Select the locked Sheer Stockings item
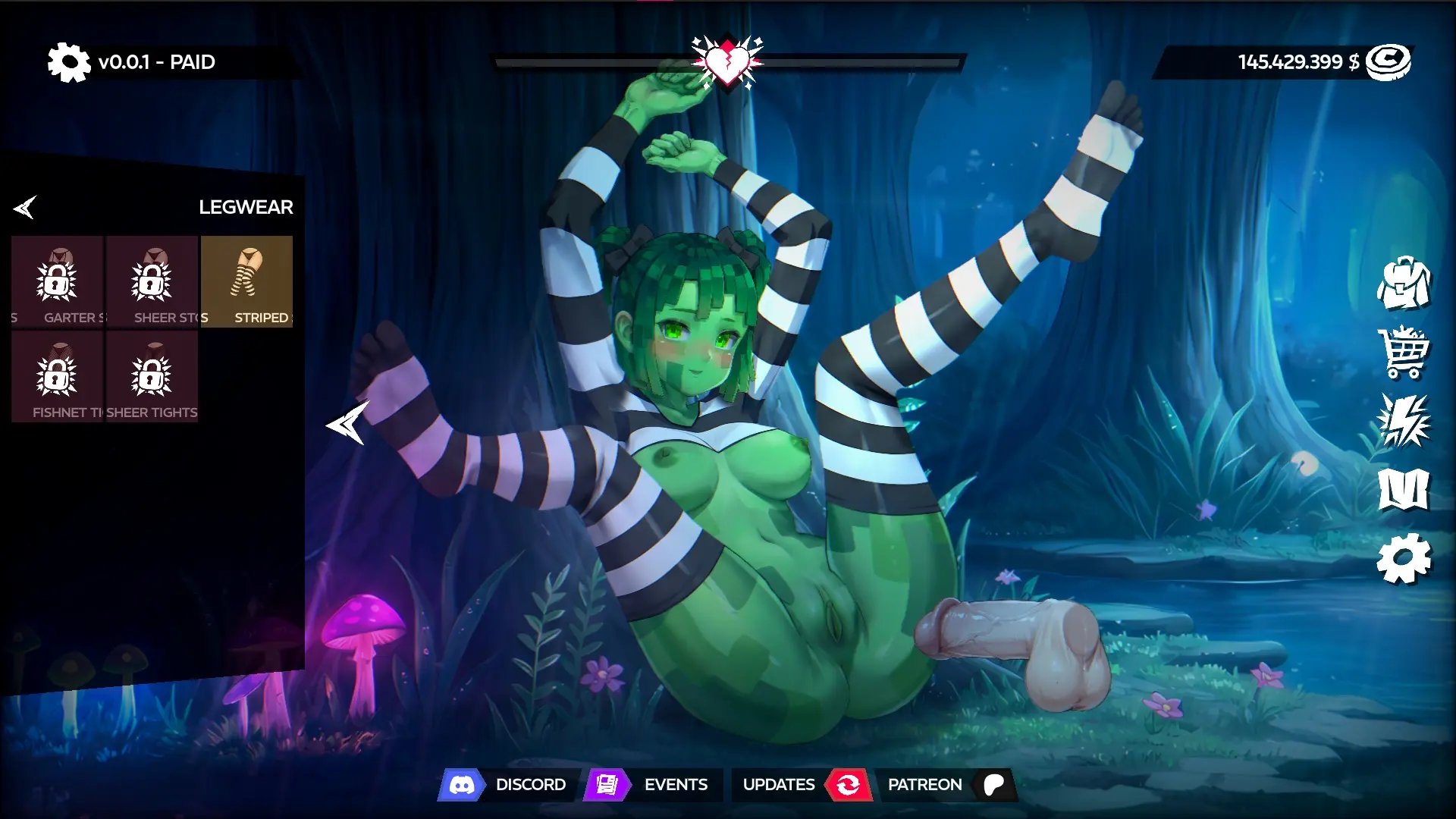Image resolution: width=1456 pixels, height=819 pixels. tap(152, 281)
